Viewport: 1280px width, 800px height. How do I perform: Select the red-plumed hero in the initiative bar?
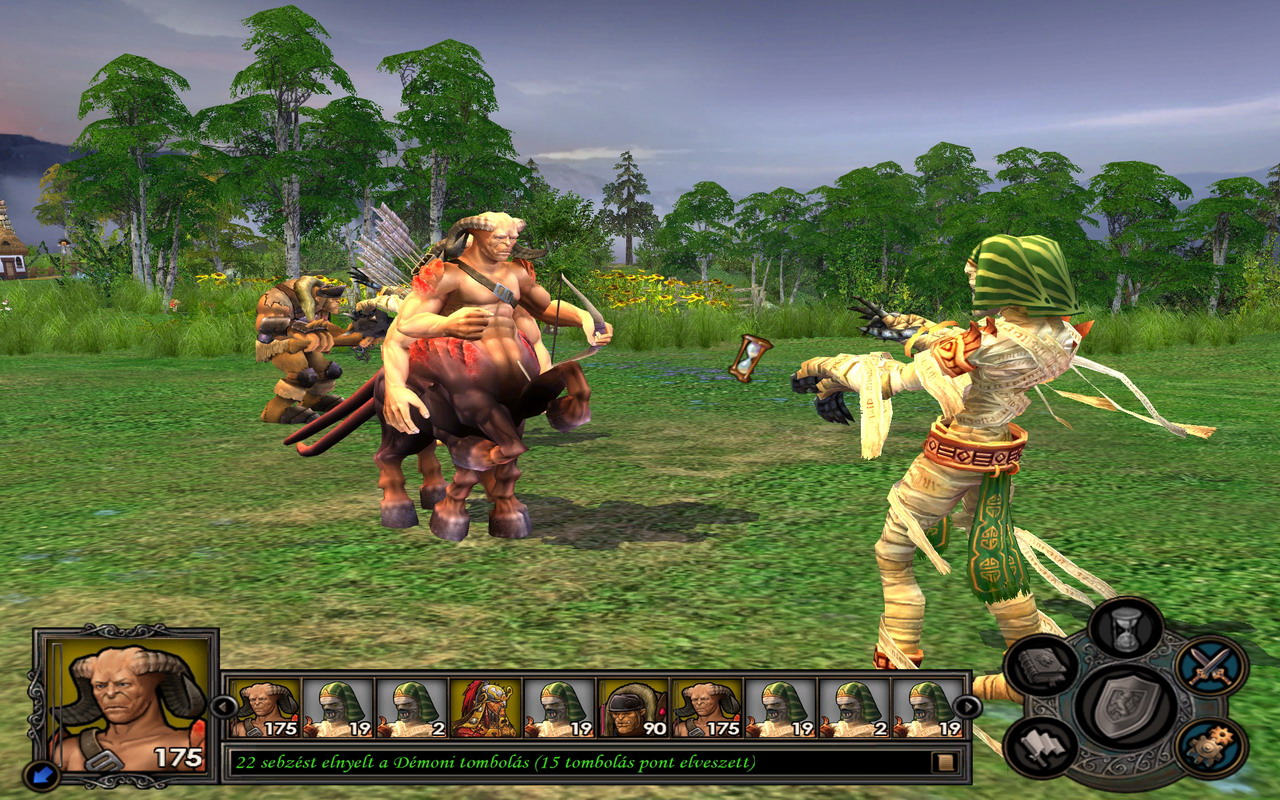coord(485,708)
